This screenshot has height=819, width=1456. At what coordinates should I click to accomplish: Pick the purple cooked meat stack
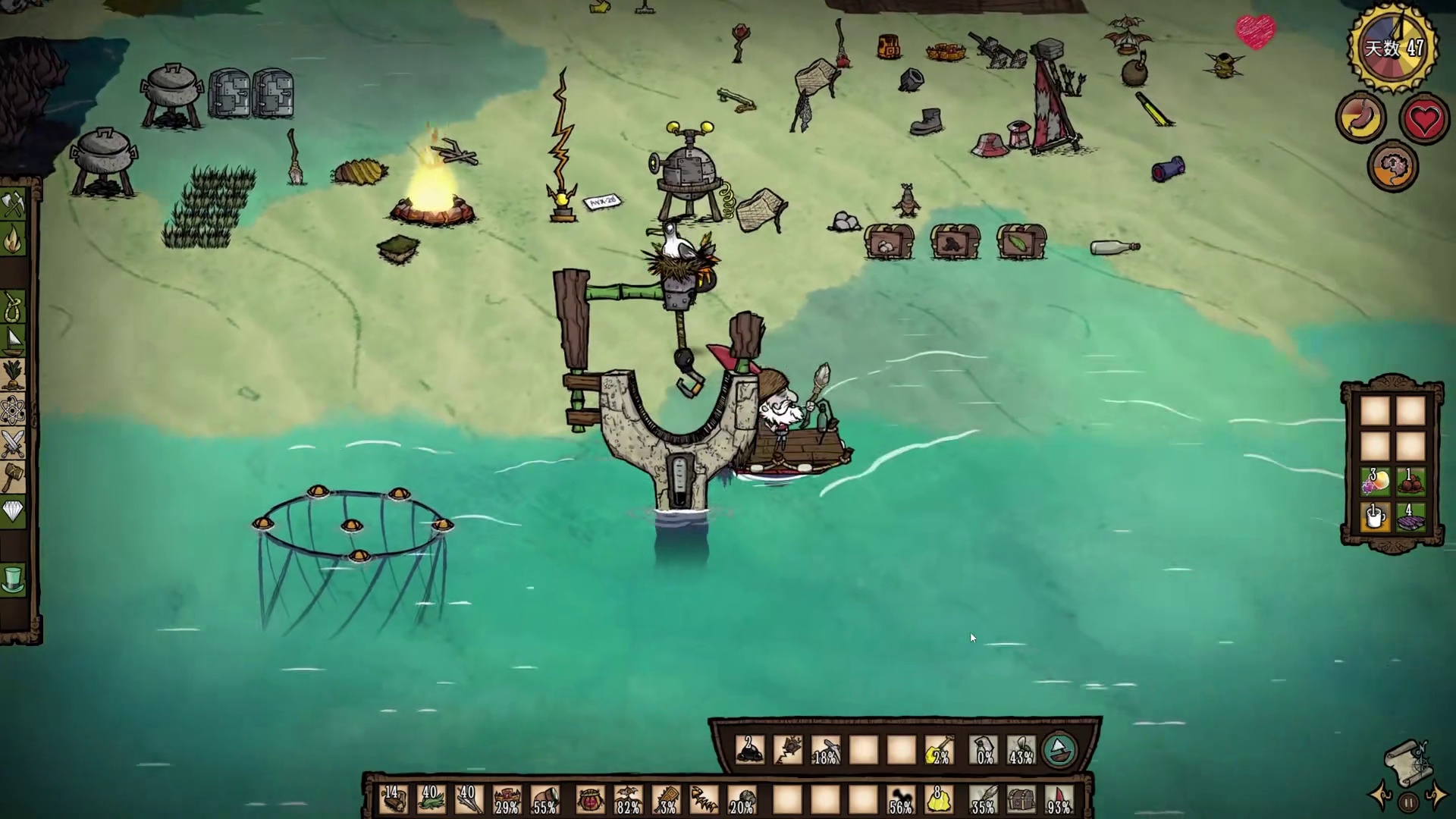tap(1410, 519)
